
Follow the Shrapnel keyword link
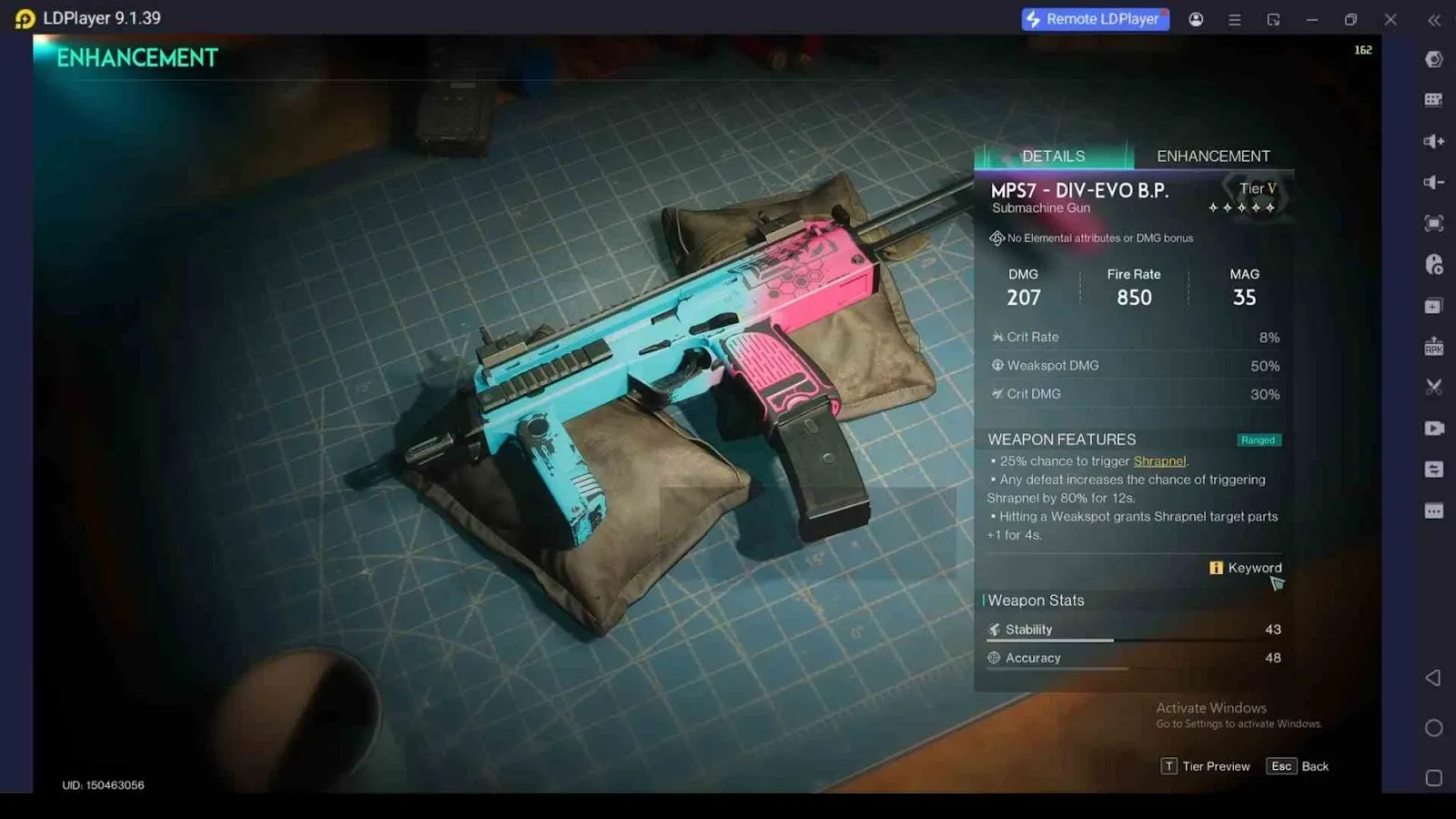(x=1159, y=461)
